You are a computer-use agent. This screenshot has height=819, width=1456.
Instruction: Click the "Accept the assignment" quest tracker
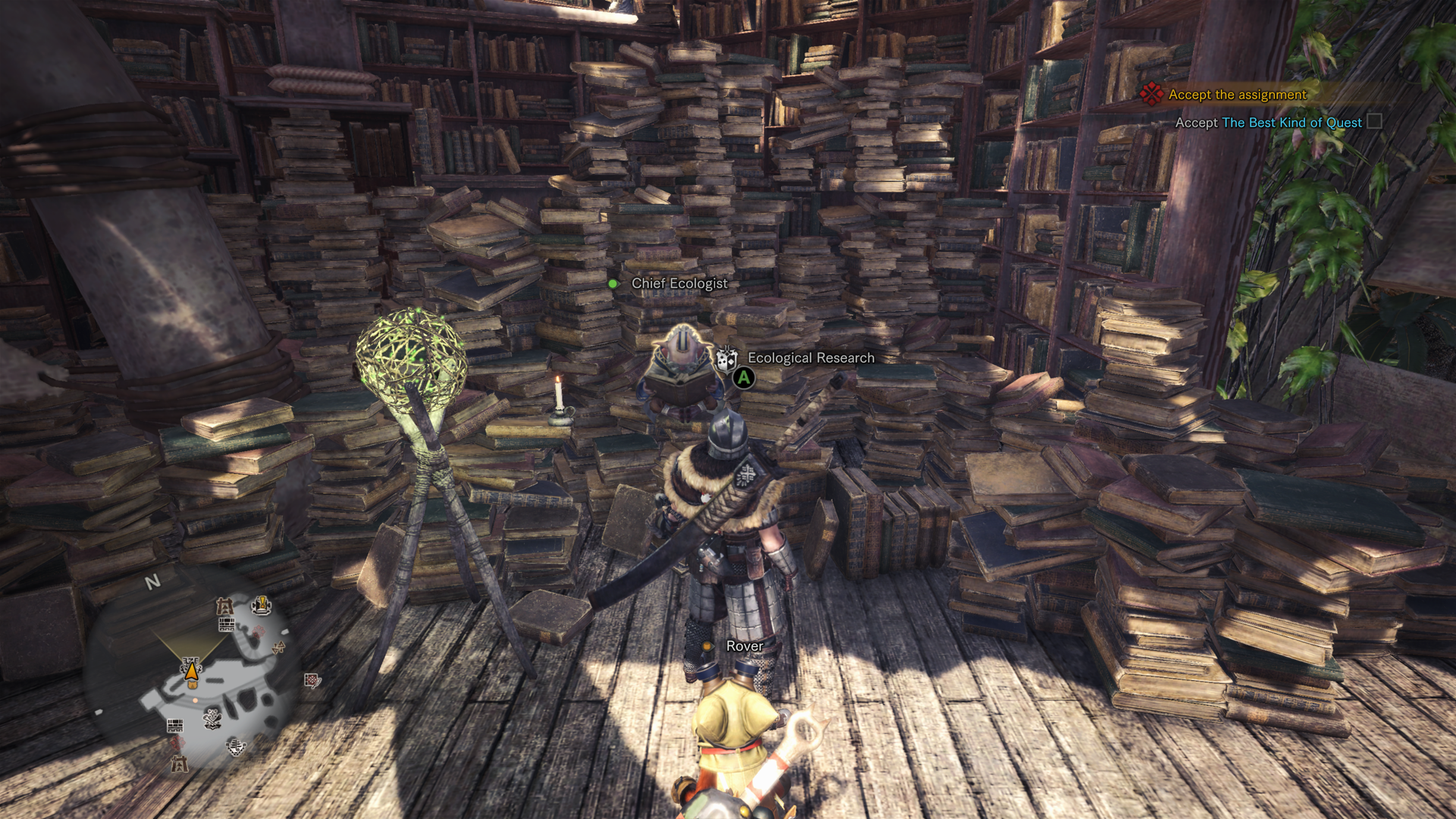(x=1237, y=95)
